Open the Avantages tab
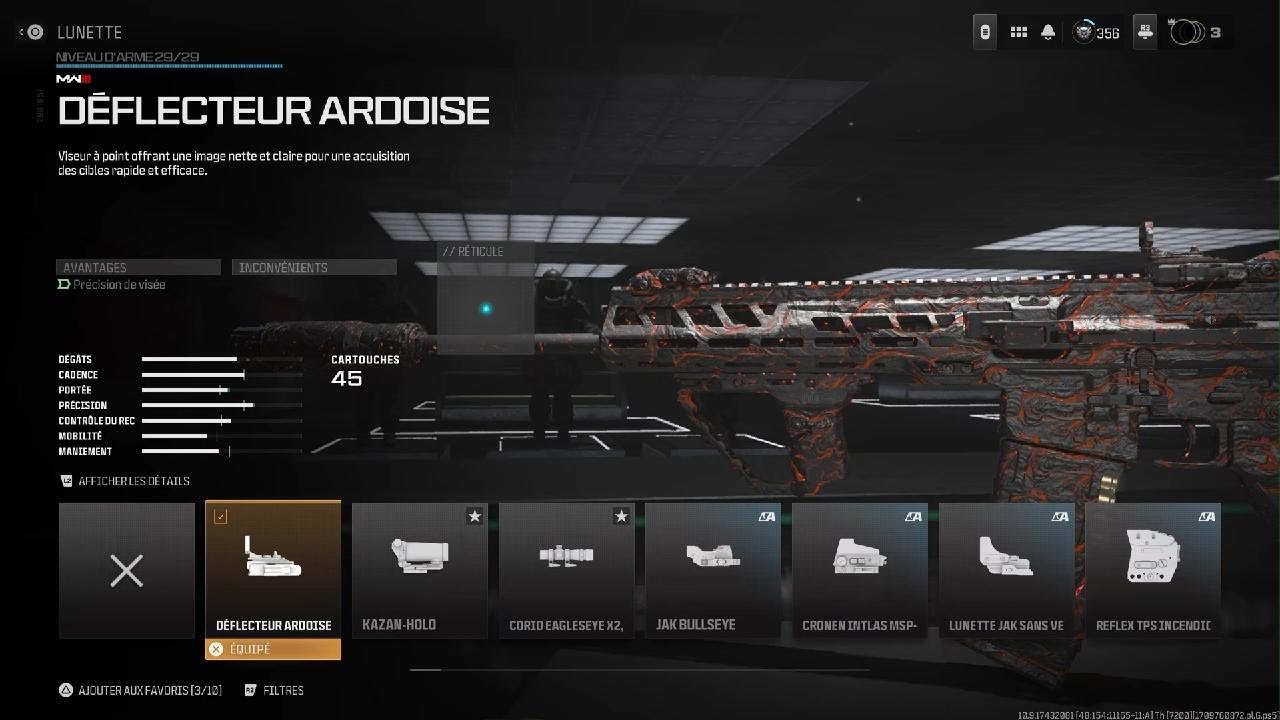This screenshot has height=720, width=1280. pyautogui.click(x=138, y=267)
